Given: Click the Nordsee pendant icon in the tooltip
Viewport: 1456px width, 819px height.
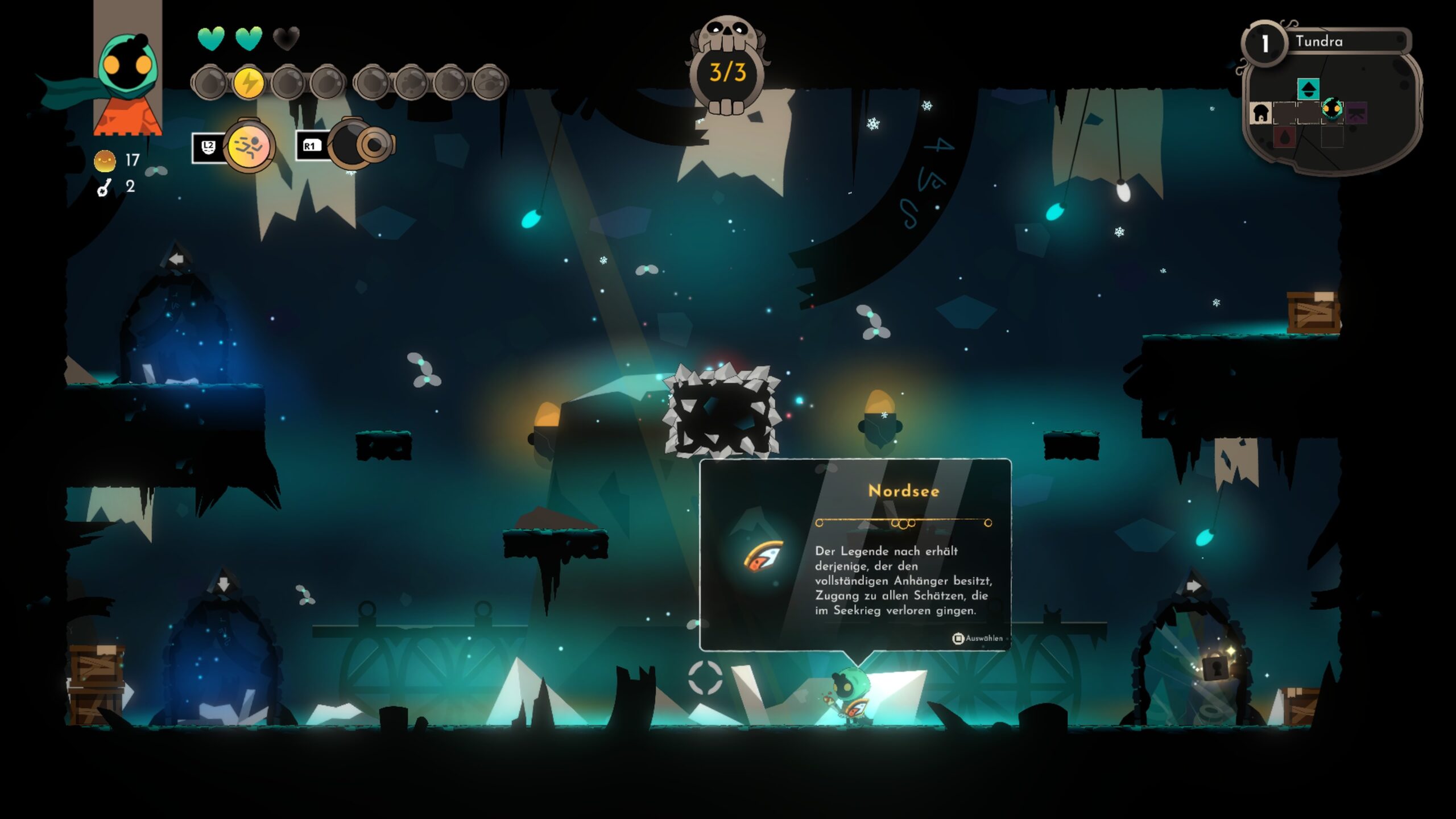Looking at the screenshot, I should (x=763, y=556).
